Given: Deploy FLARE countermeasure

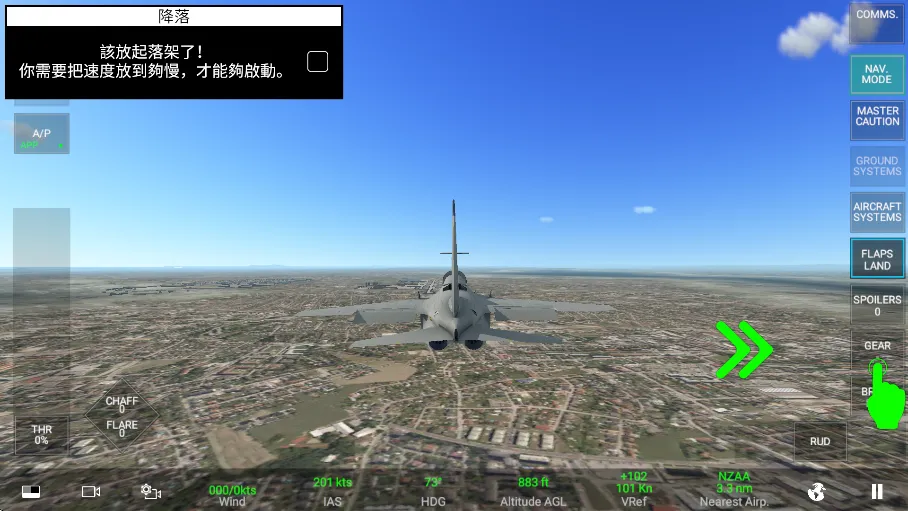Looking at the screenshot, I should tap(122, 429).
